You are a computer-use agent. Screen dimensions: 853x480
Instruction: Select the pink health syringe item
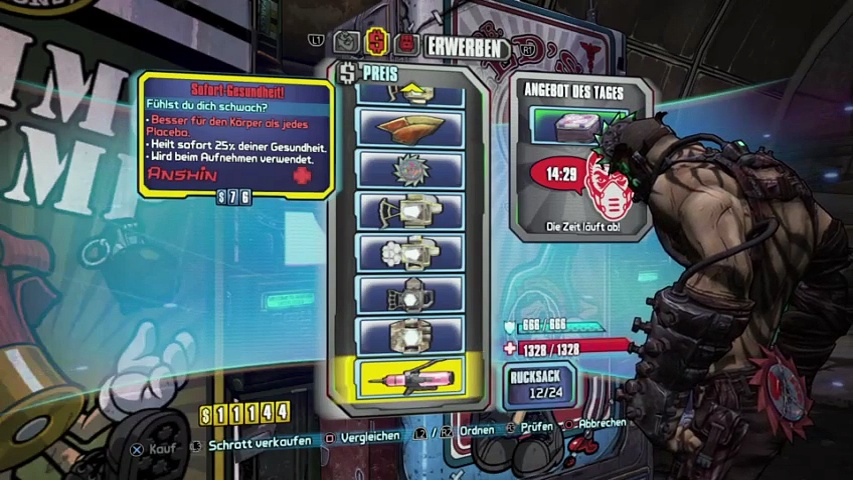pos(410,378)
